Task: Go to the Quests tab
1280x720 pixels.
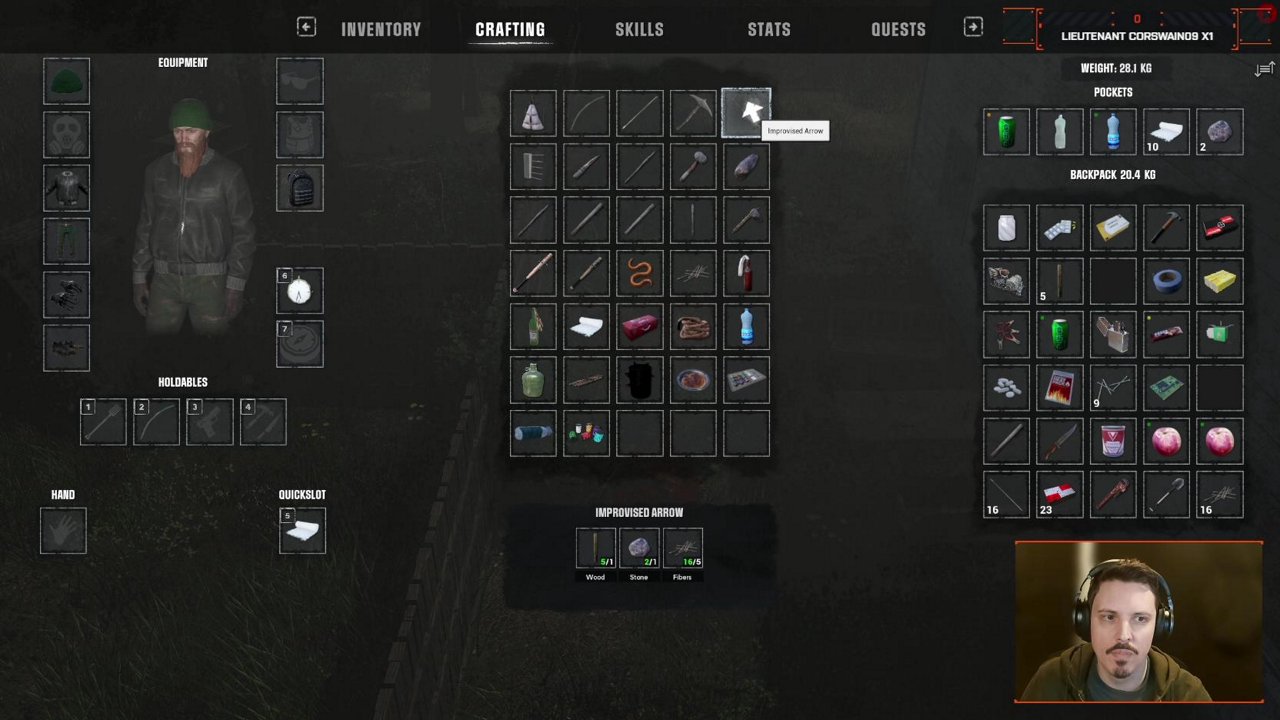Action: [x=898, y=30]
